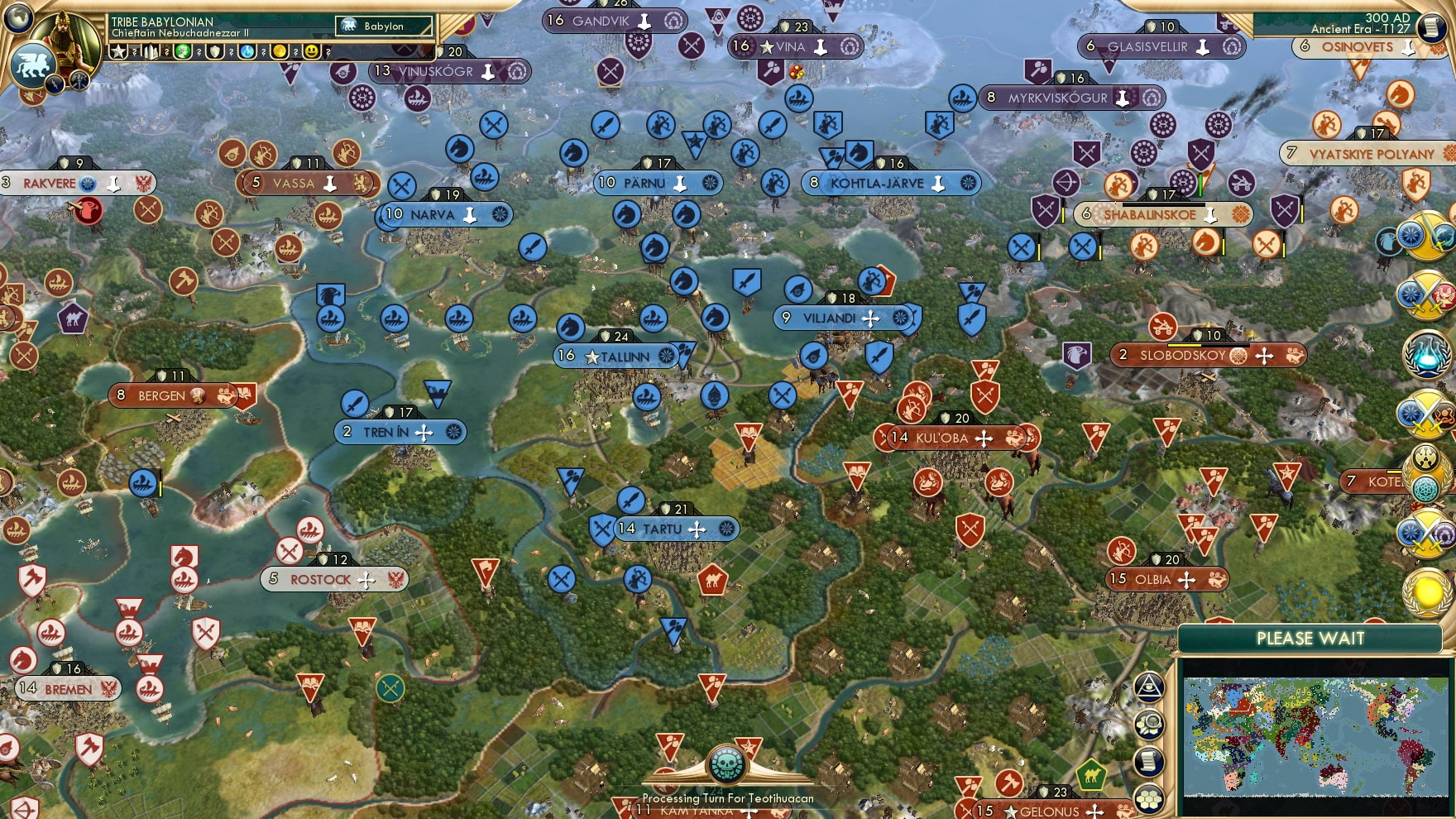The image size is (1456, 819).
Task: Click the star score indicator in the top bar
Action: click(119, 51)
